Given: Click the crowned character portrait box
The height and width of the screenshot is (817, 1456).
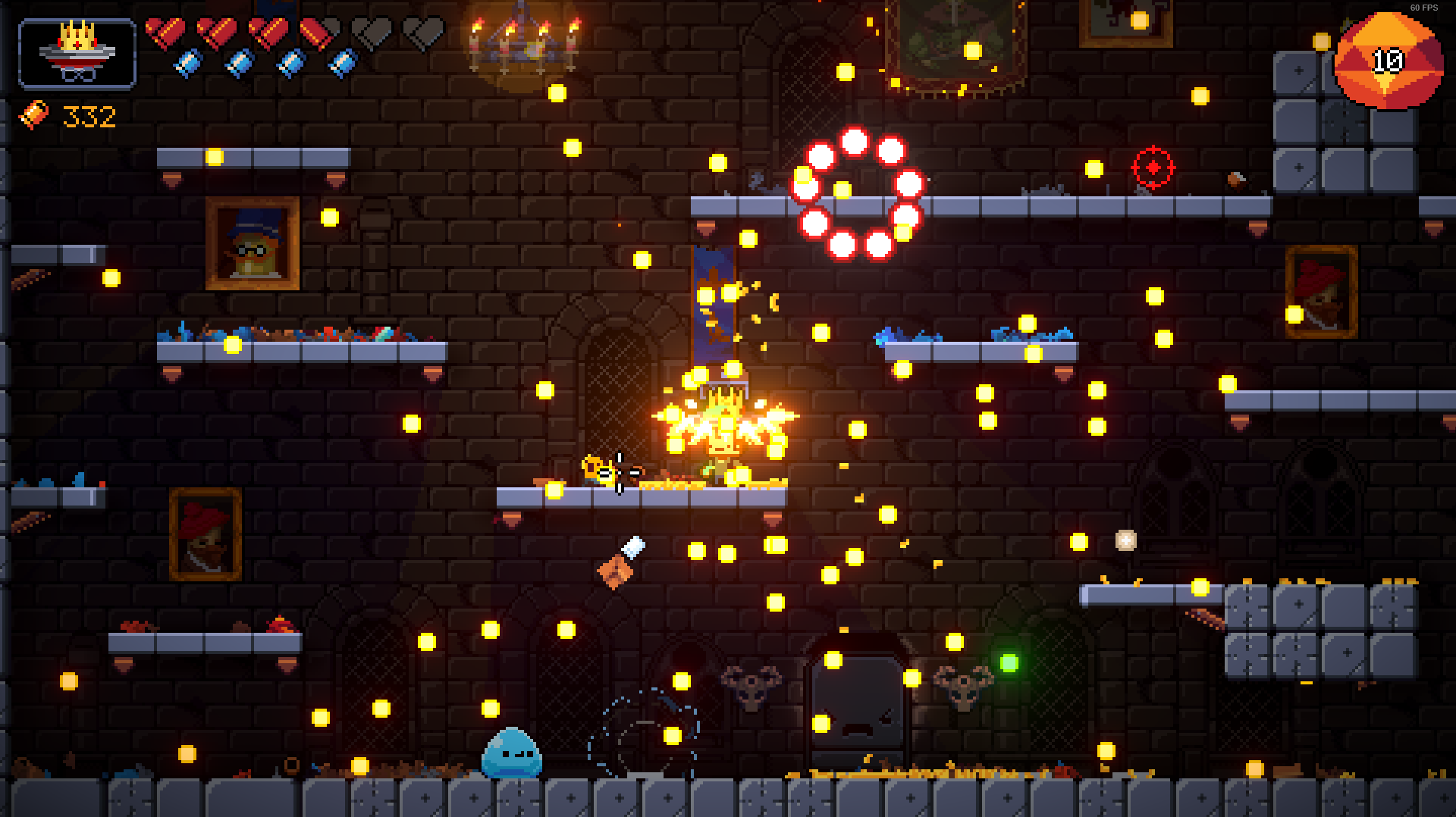Looking at the screenshot, I should point(77,54).
